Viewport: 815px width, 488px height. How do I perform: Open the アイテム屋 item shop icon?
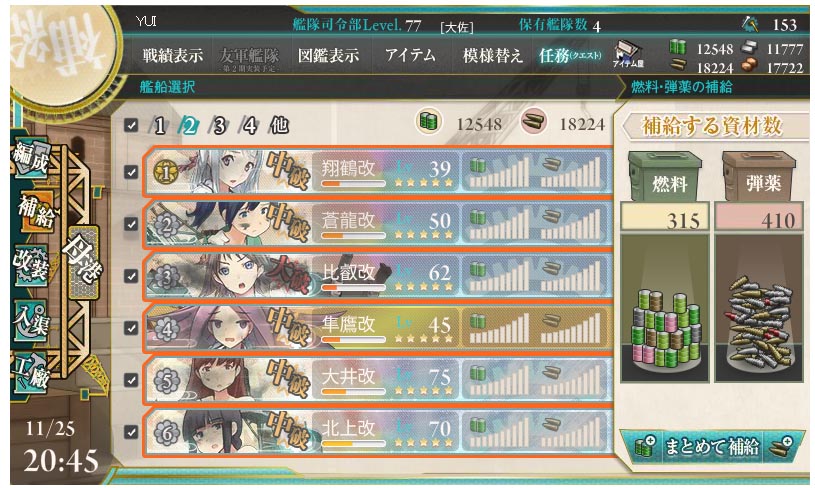pyautogui.click(x=629, y=55)
